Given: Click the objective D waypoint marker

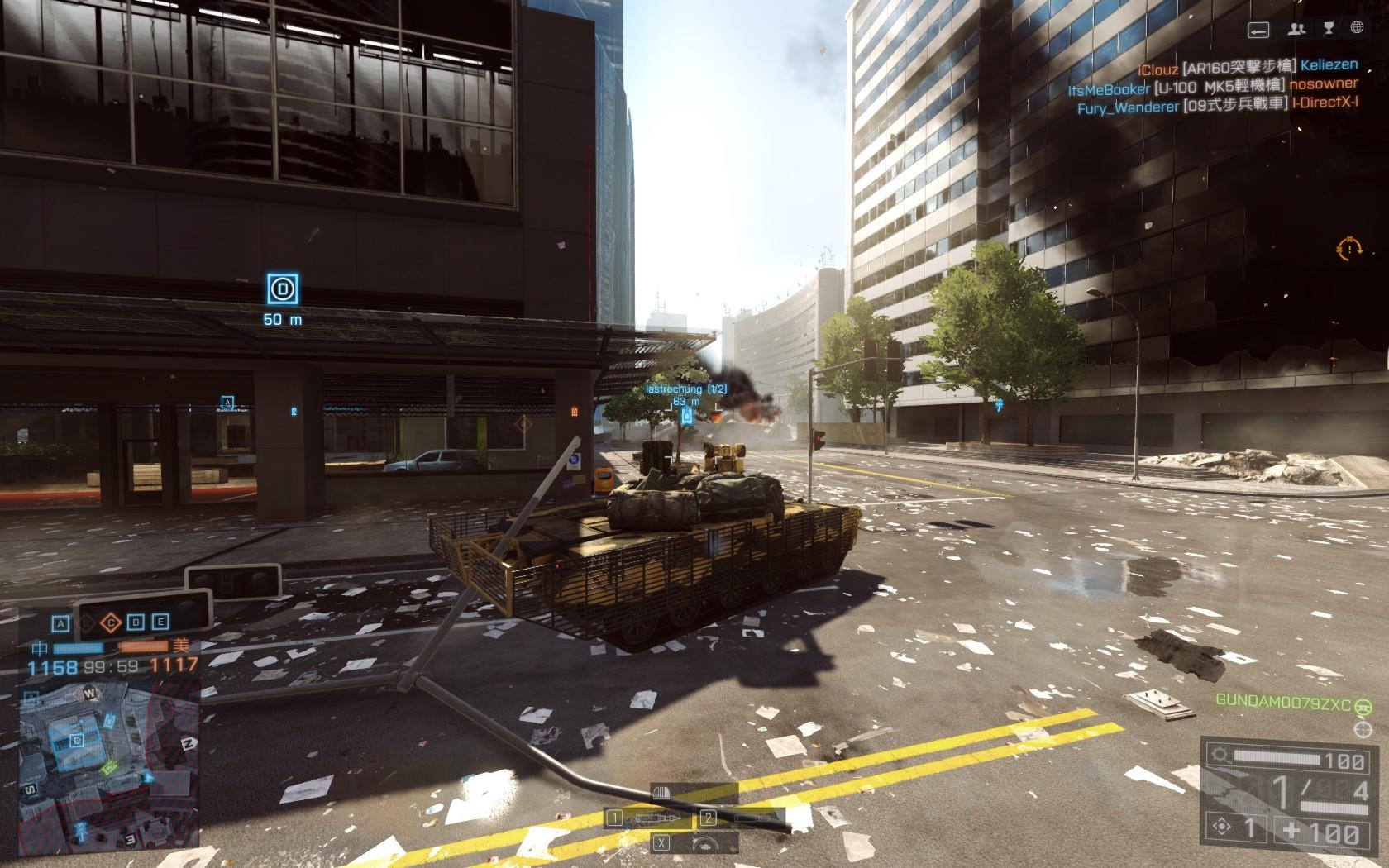Looking at the screenshot, I should [283, 289].
